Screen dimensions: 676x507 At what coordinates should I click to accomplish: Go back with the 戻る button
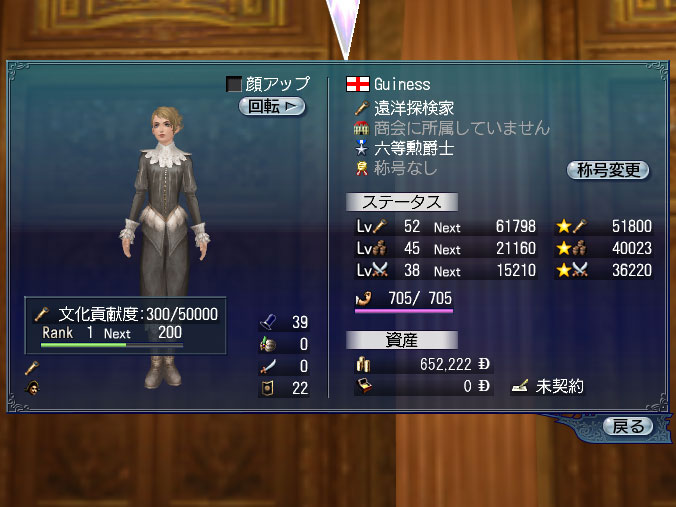629,427
